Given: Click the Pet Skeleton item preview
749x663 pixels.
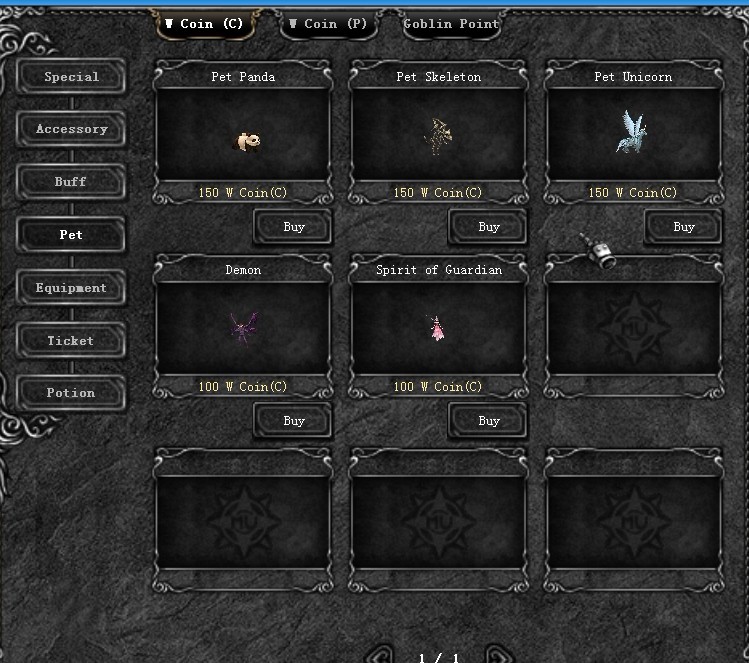Looking at the screenshot, I should [x=438, y=137].
